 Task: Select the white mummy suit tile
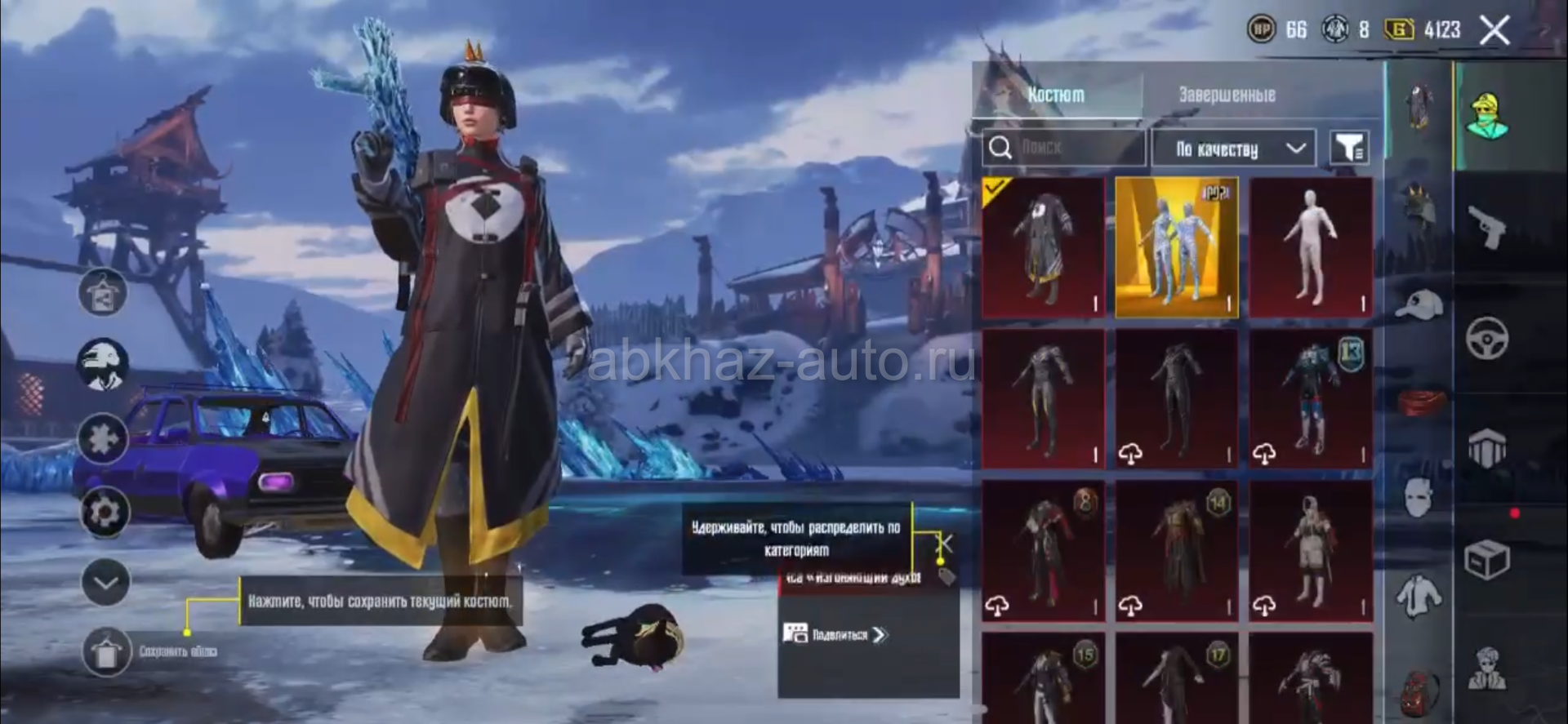pyautogui.click(x=1311, y=247)
